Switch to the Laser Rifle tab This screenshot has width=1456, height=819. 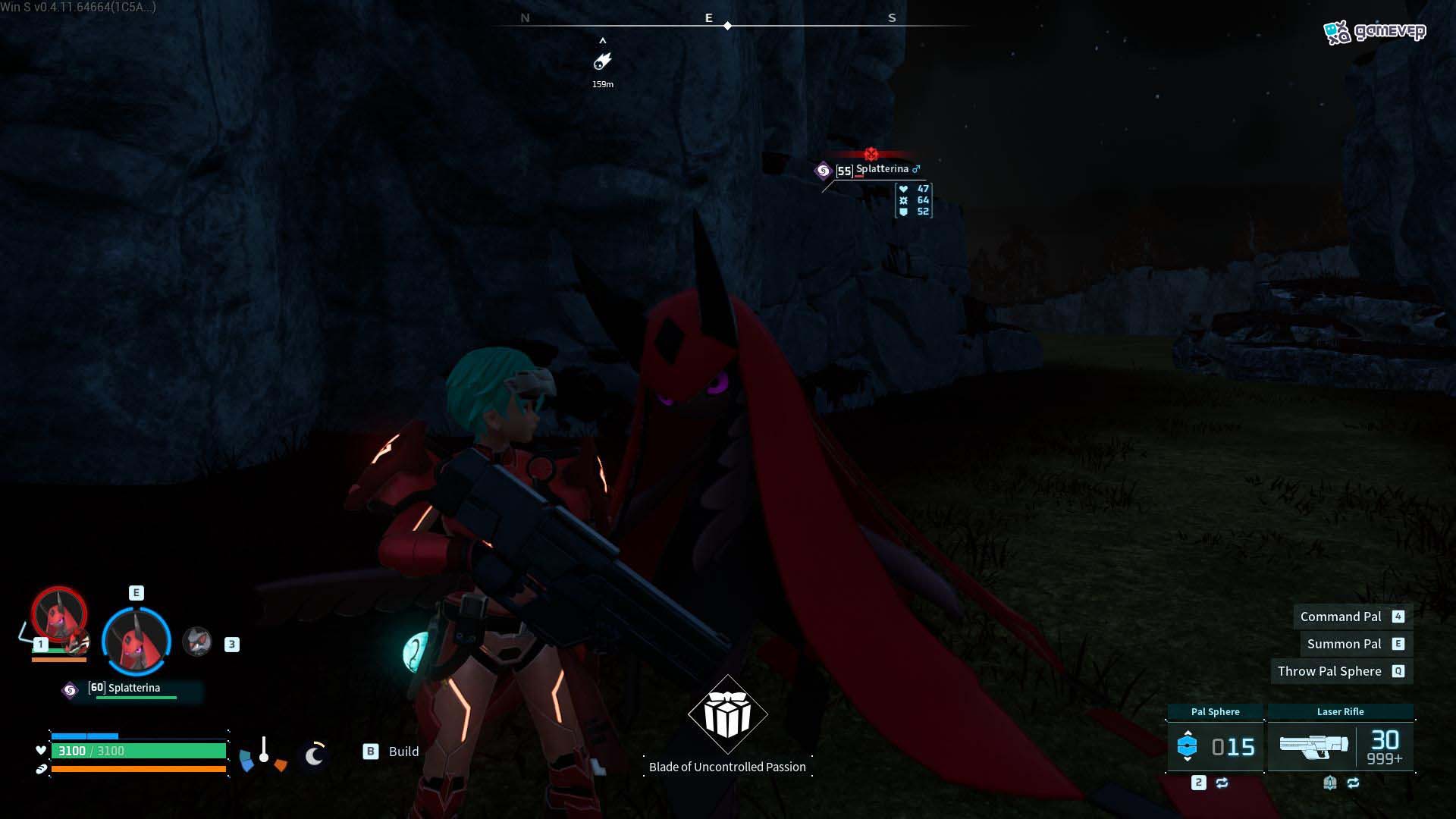pos(1341,712)
